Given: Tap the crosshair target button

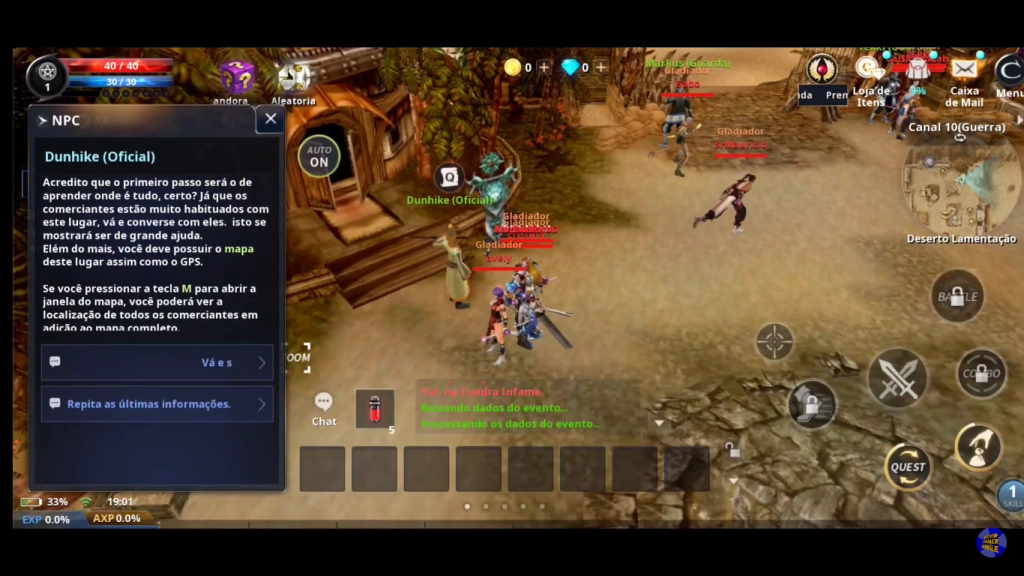Looking at the screenshot, I should tap(774, 342).
